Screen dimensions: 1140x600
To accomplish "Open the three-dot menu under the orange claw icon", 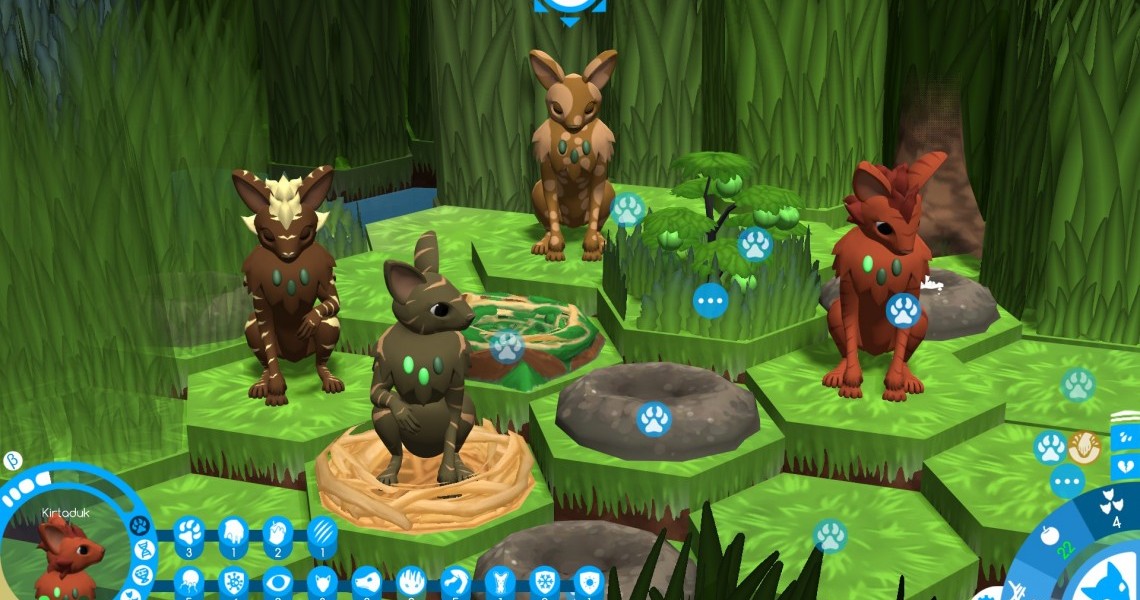I will [x=1067, y=481].
